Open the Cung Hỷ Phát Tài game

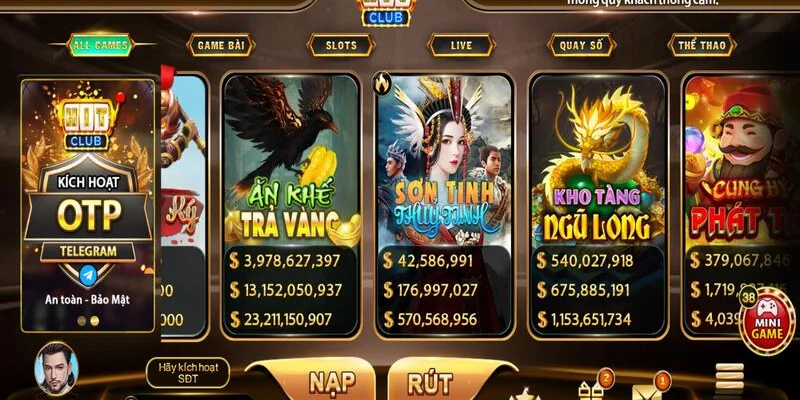pos(740,160)
